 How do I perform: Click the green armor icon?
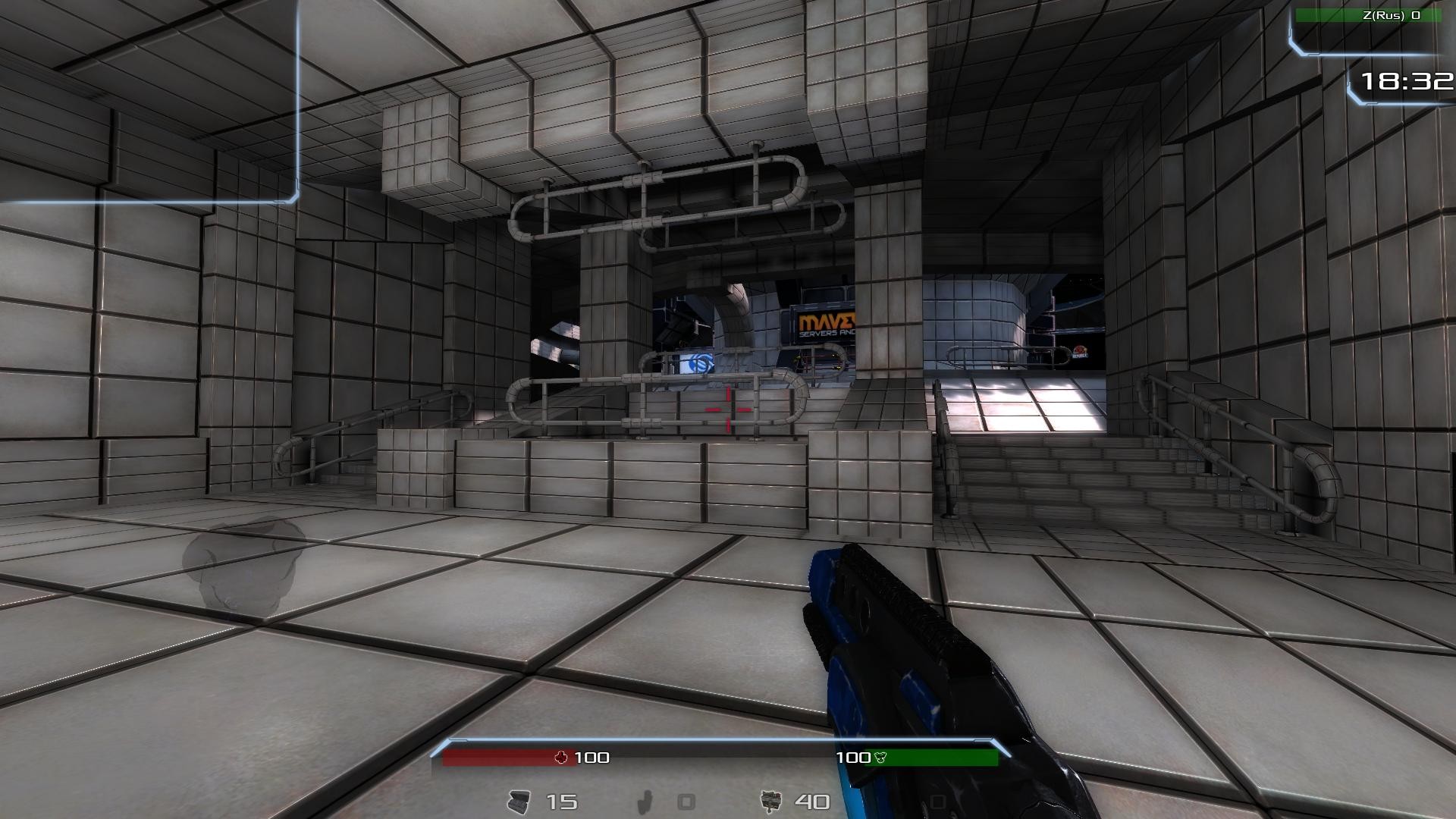880,757
